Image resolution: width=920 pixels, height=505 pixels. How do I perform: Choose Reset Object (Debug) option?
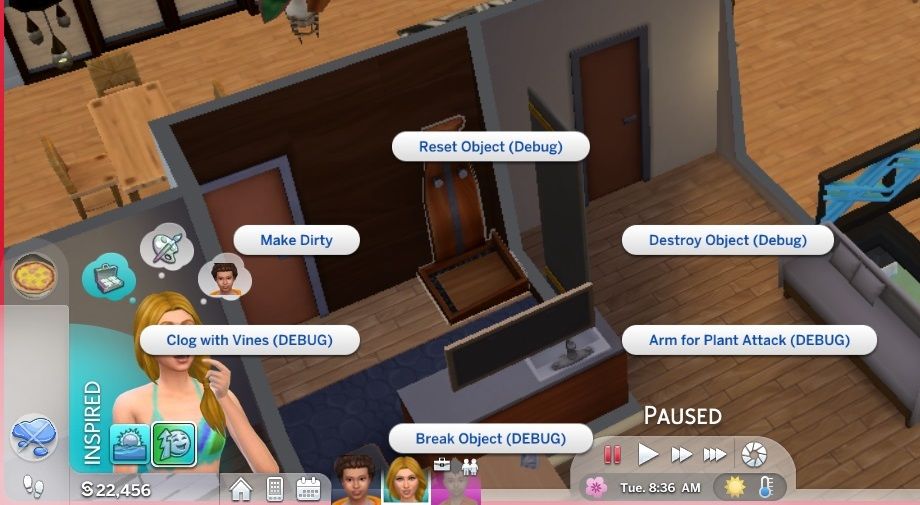[x=490, y=146]
